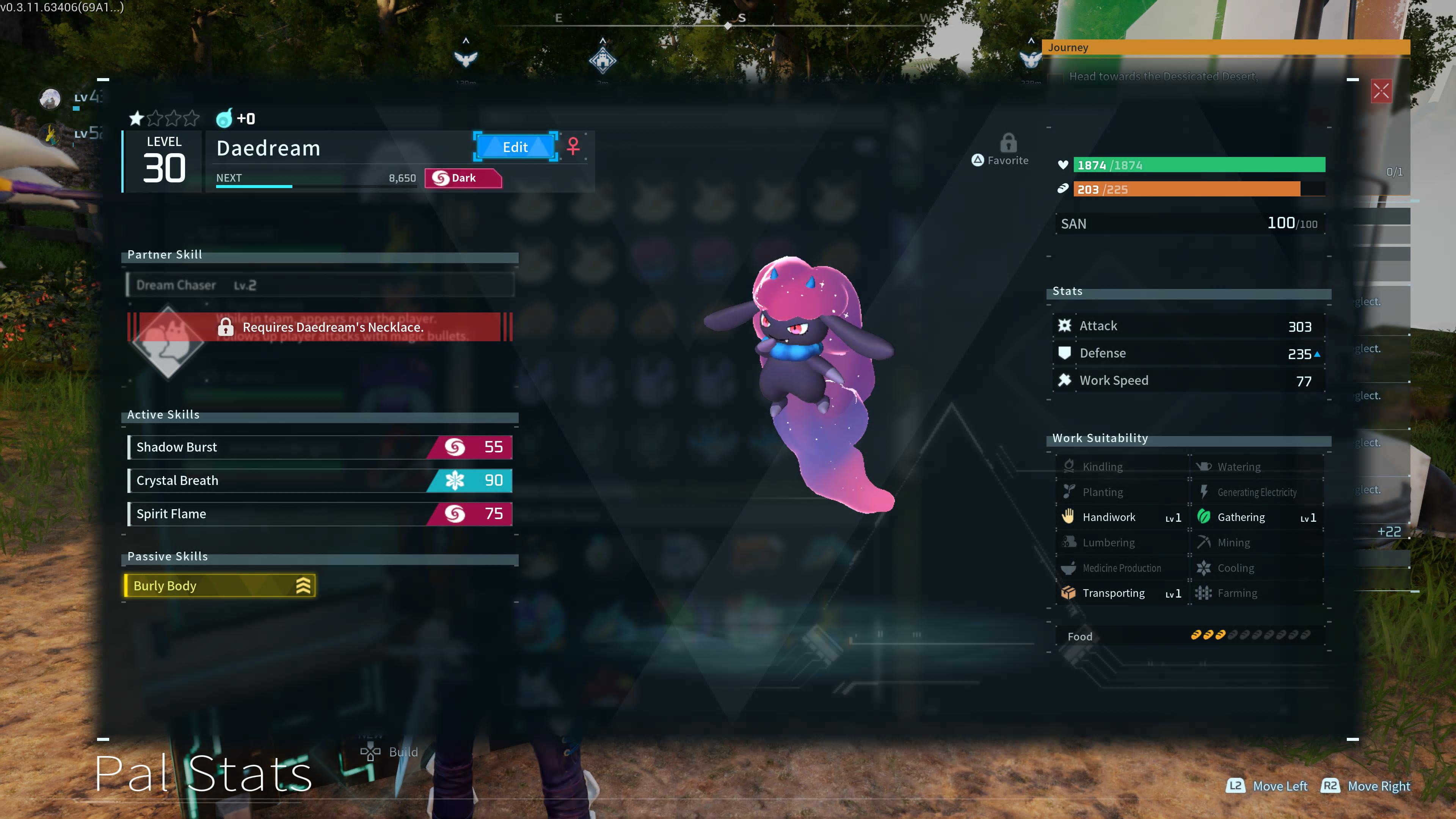Click the Dark element type tag
This screenshot has height=819, width=1456.
tap(462, 178)
